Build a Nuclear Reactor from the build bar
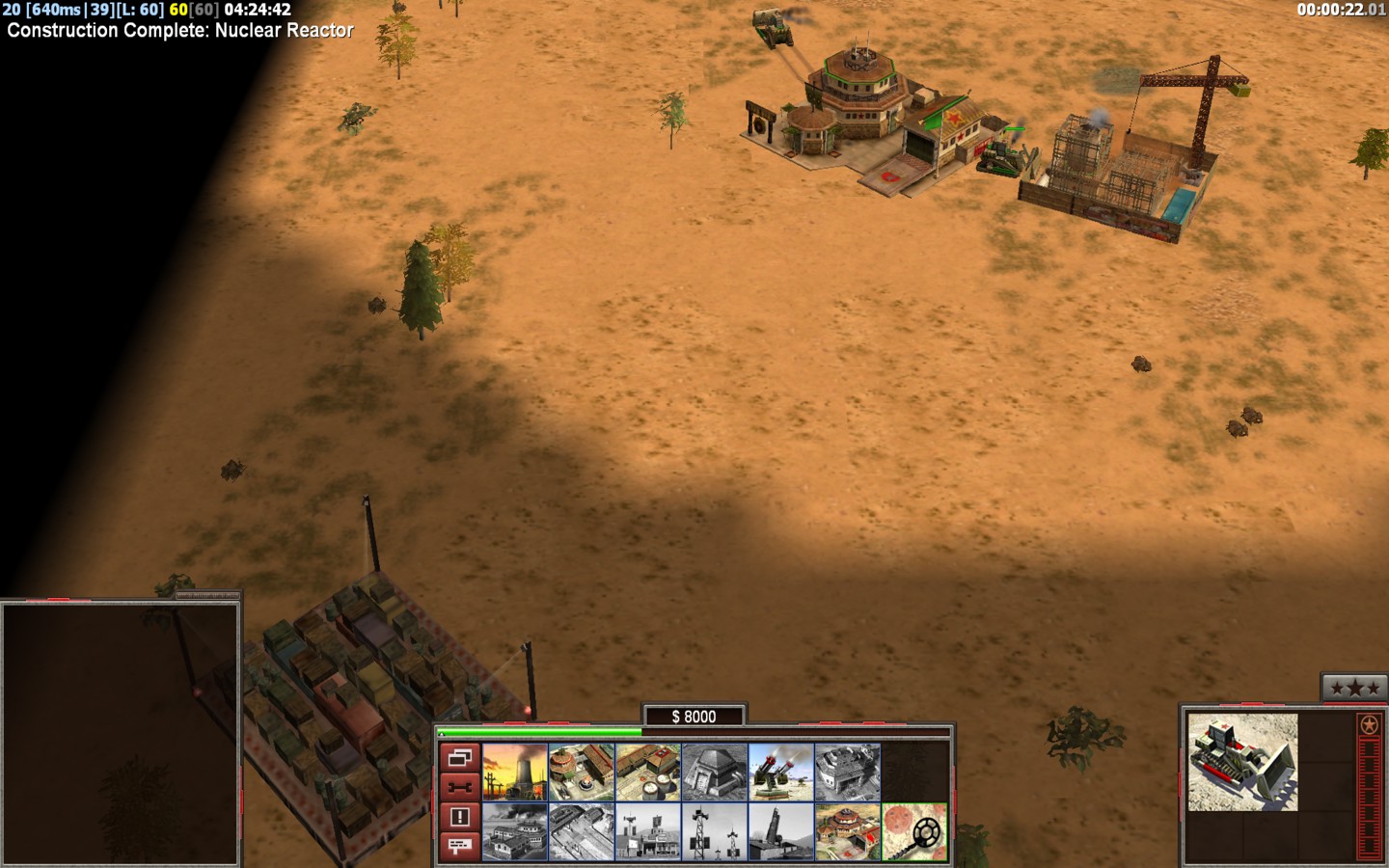1389x868 pixels. [x=515, y=773]
